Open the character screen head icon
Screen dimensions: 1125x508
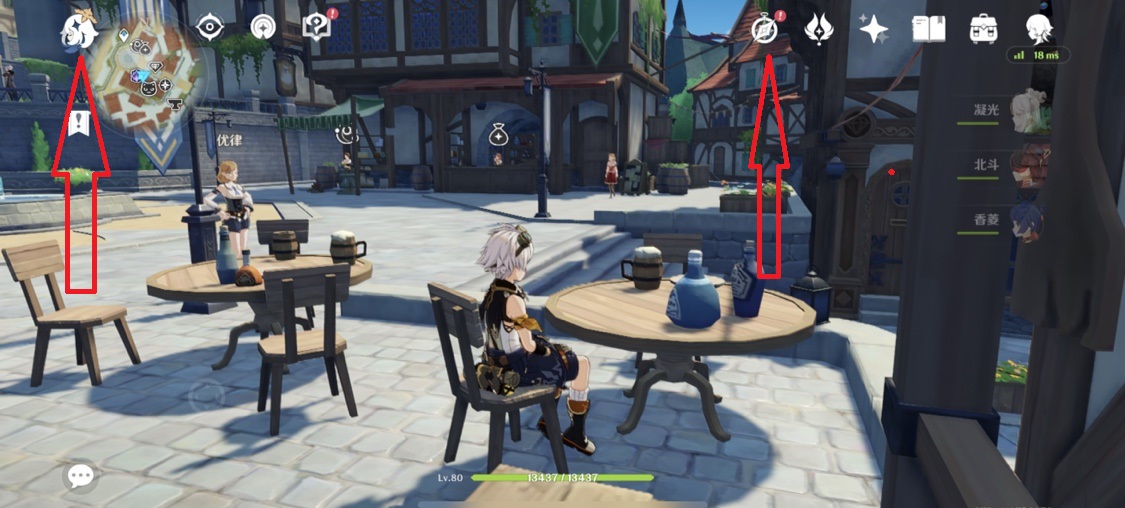pos(1039,28)
